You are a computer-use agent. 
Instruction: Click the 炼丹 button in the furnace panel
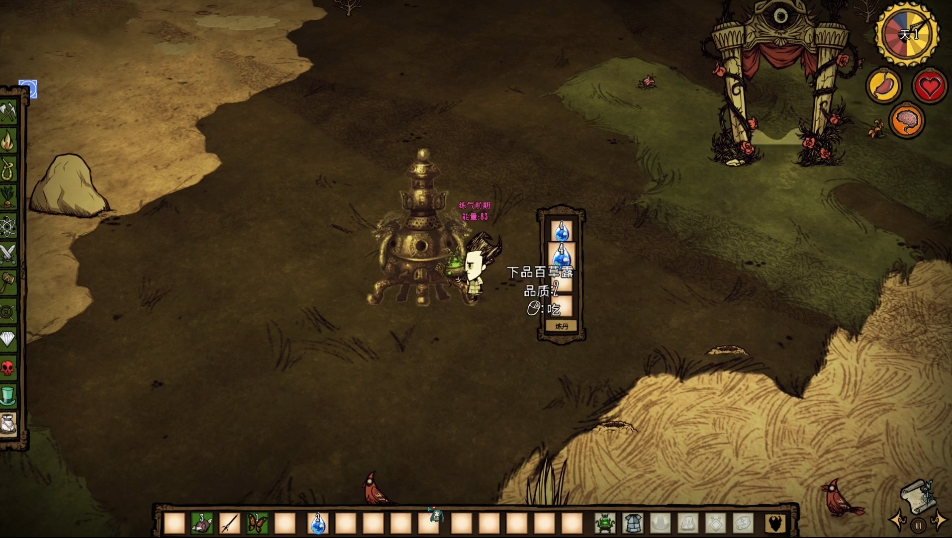[x=560, y=326]
